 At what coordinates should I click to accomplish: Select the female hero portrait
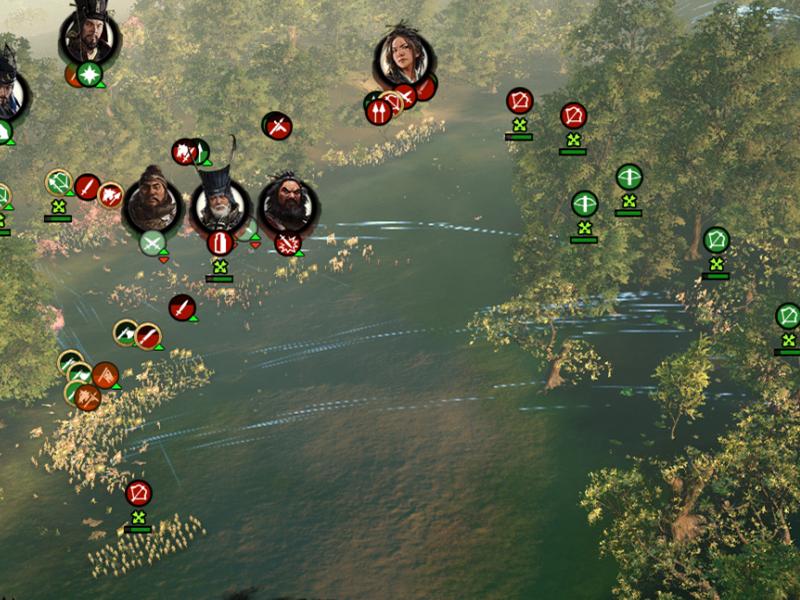click(404, 58)
